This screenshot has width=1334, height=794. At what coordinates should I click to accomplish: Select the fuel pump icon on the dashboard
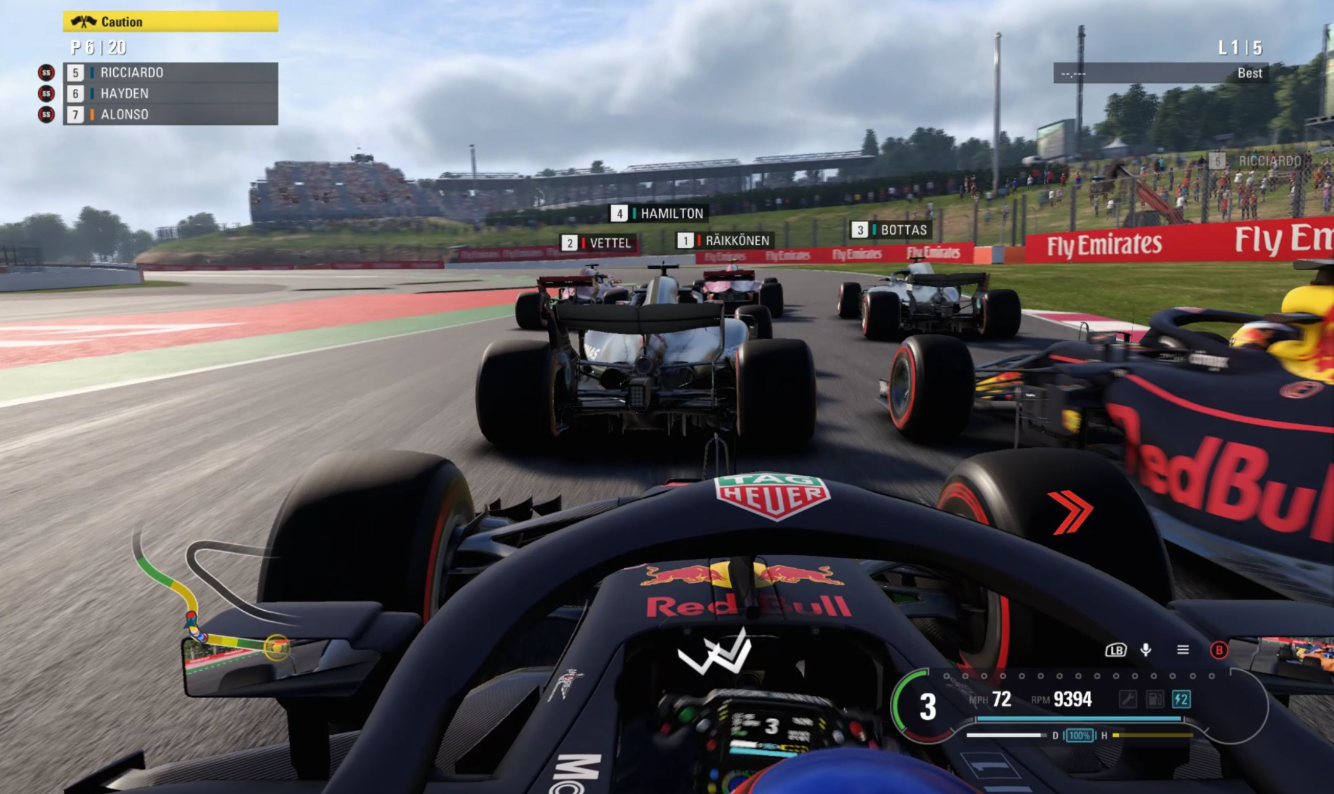[1155, 698]
